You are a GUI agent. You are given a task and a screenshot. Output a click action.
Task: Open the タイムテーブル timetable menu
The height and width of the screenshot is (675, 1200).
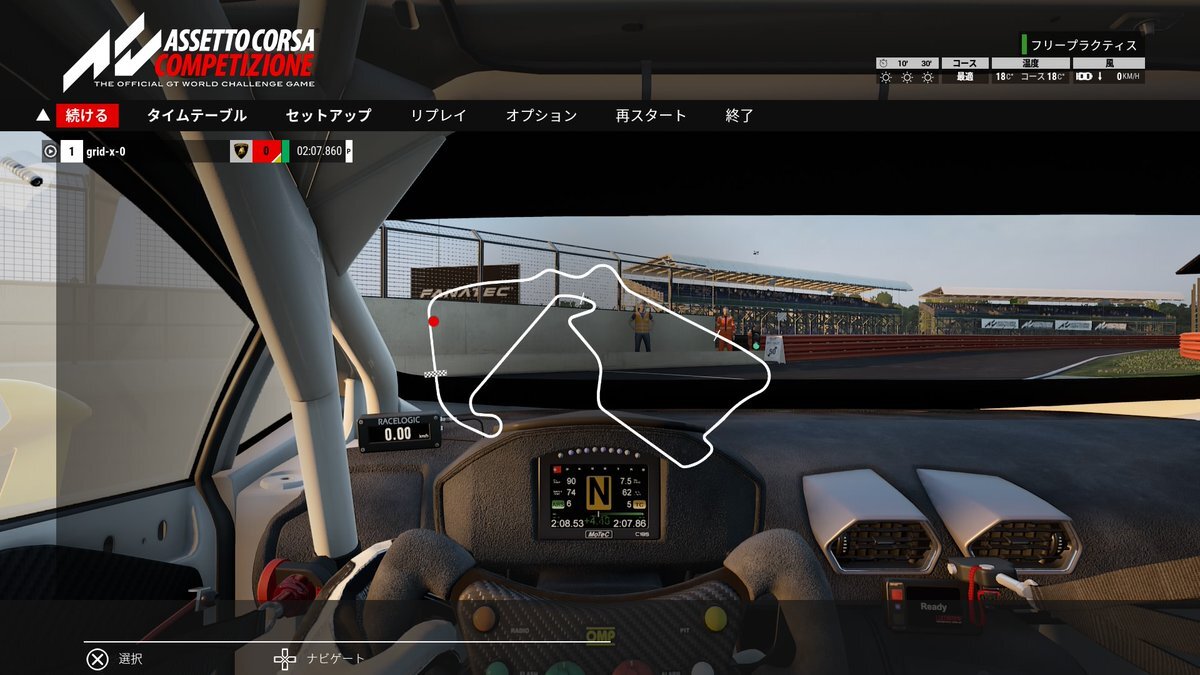pos(196,116)
